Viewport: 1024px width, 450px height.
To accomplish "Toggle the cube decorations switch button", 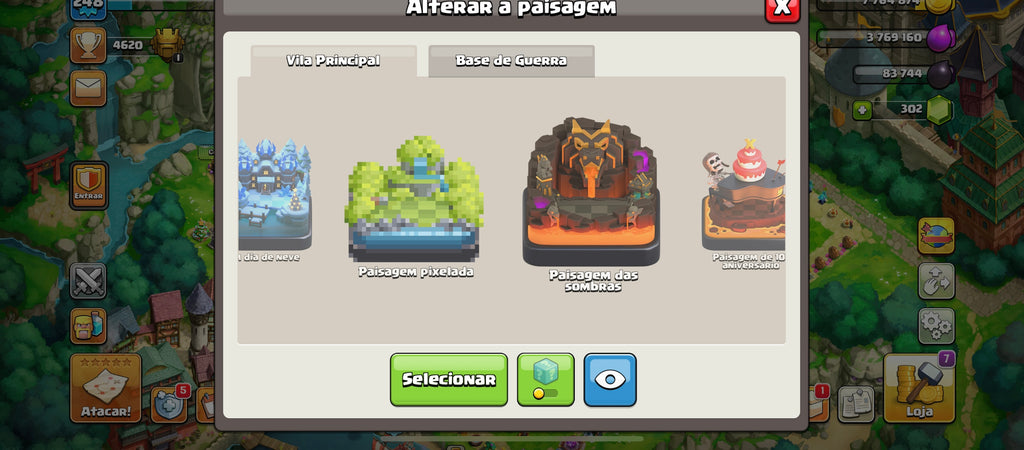I will [545, 380].
